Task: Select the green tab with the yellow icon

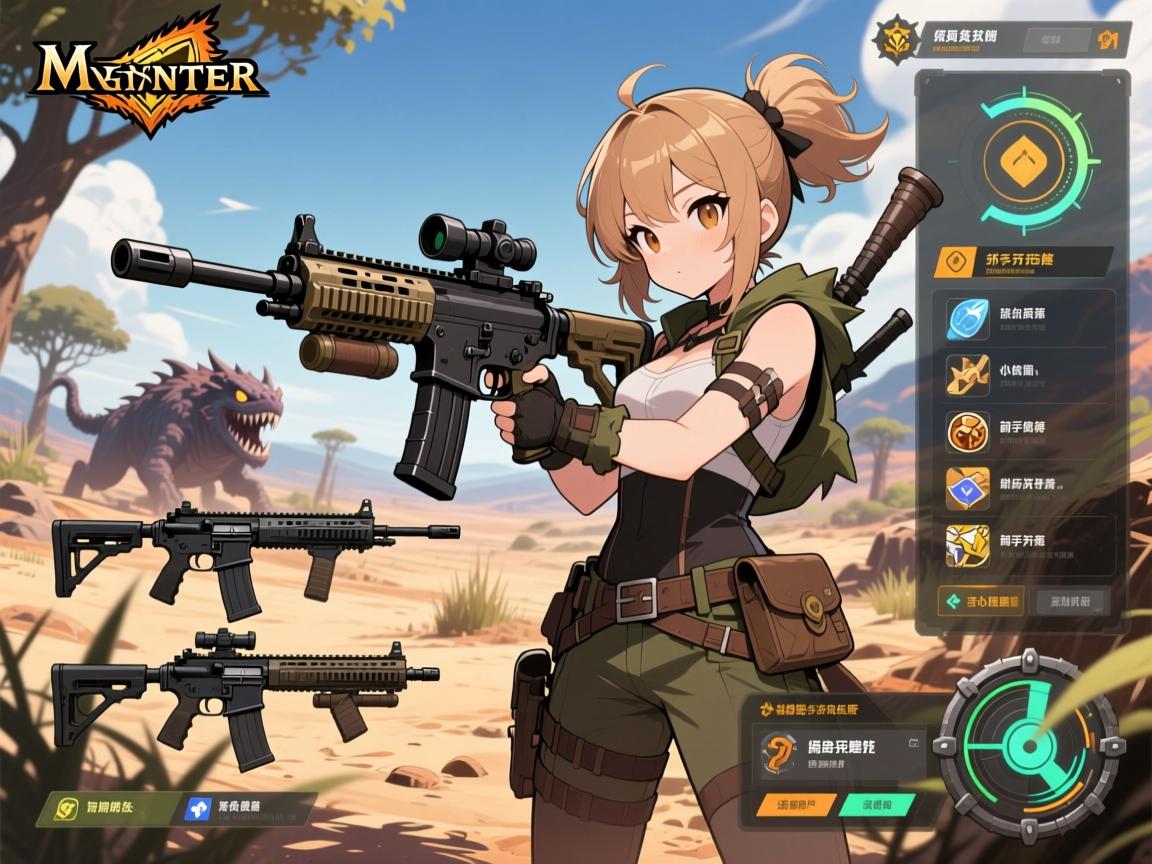Action: point(90,808)
